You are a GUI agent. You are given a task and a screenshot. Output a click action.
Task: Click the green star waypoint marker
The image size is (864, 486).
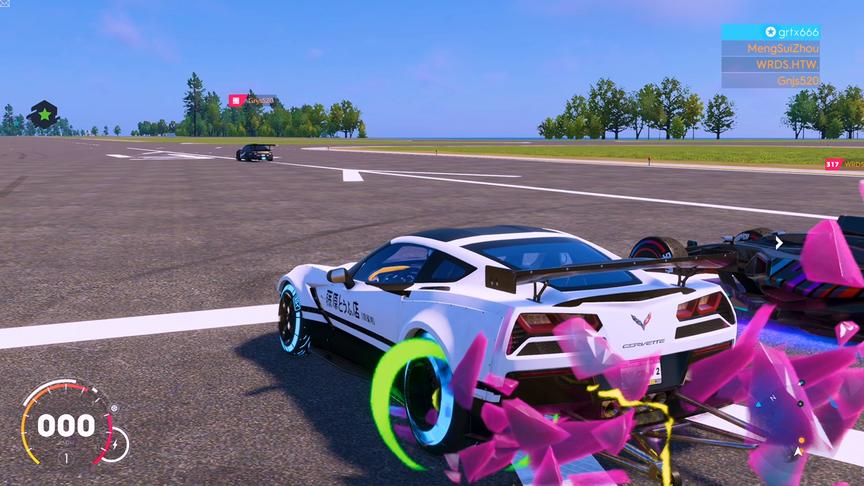pos(44,114)
